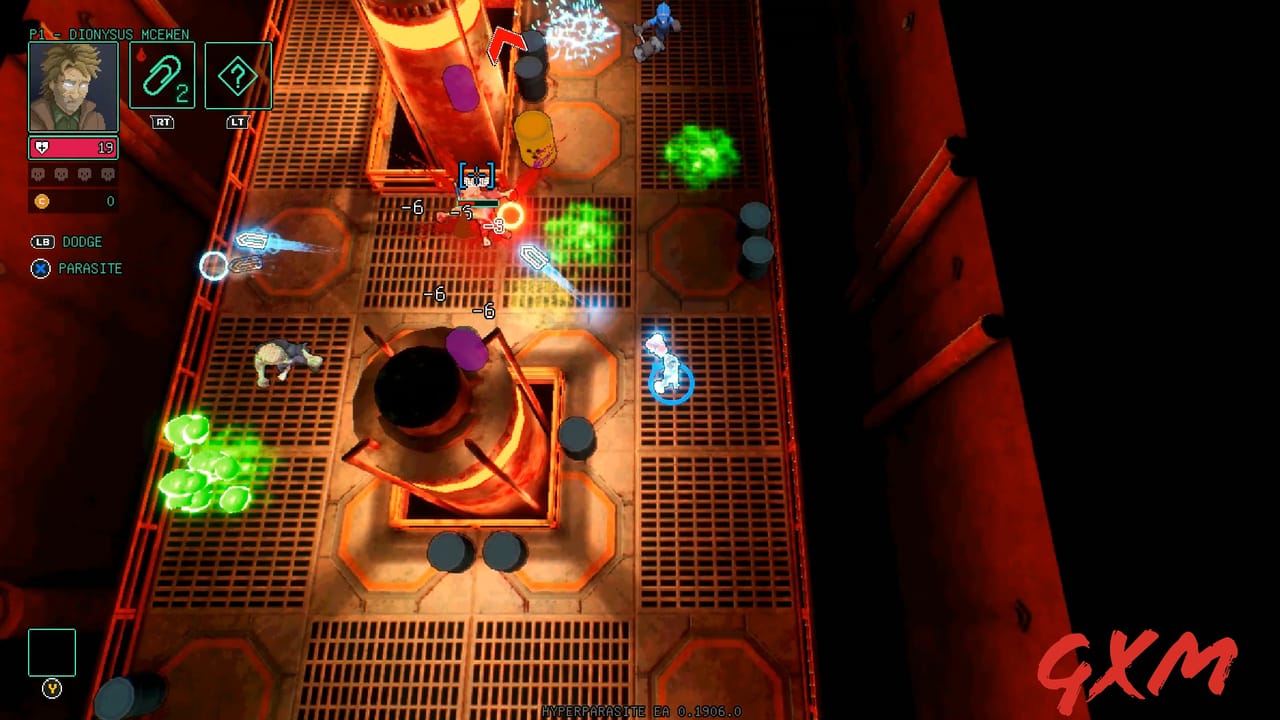Click the LT trigger label under the ability

(x=238, y=122)
